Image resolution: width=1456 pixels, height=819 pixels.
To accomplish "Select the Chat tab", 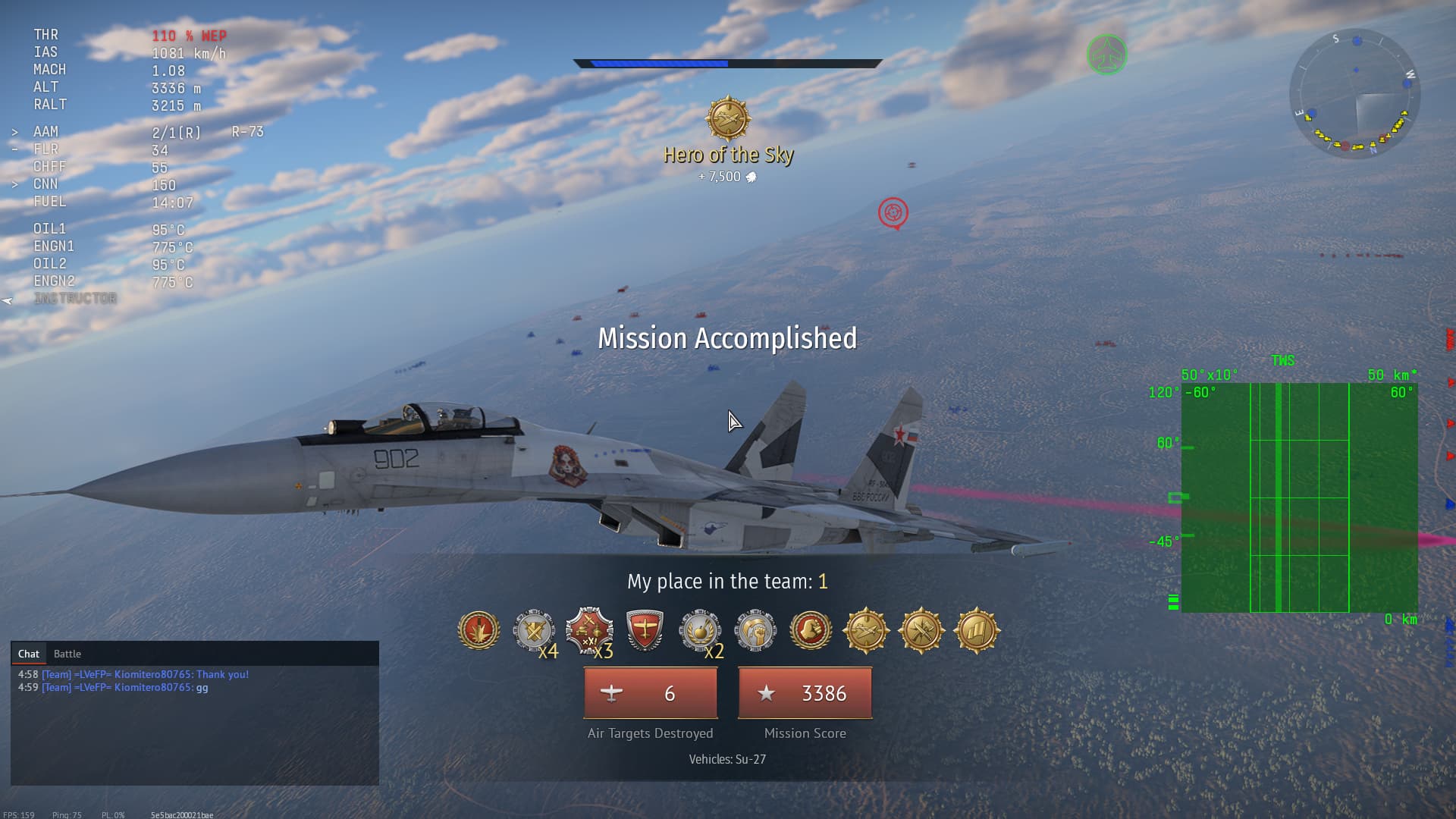I will [x=29, y=654].
